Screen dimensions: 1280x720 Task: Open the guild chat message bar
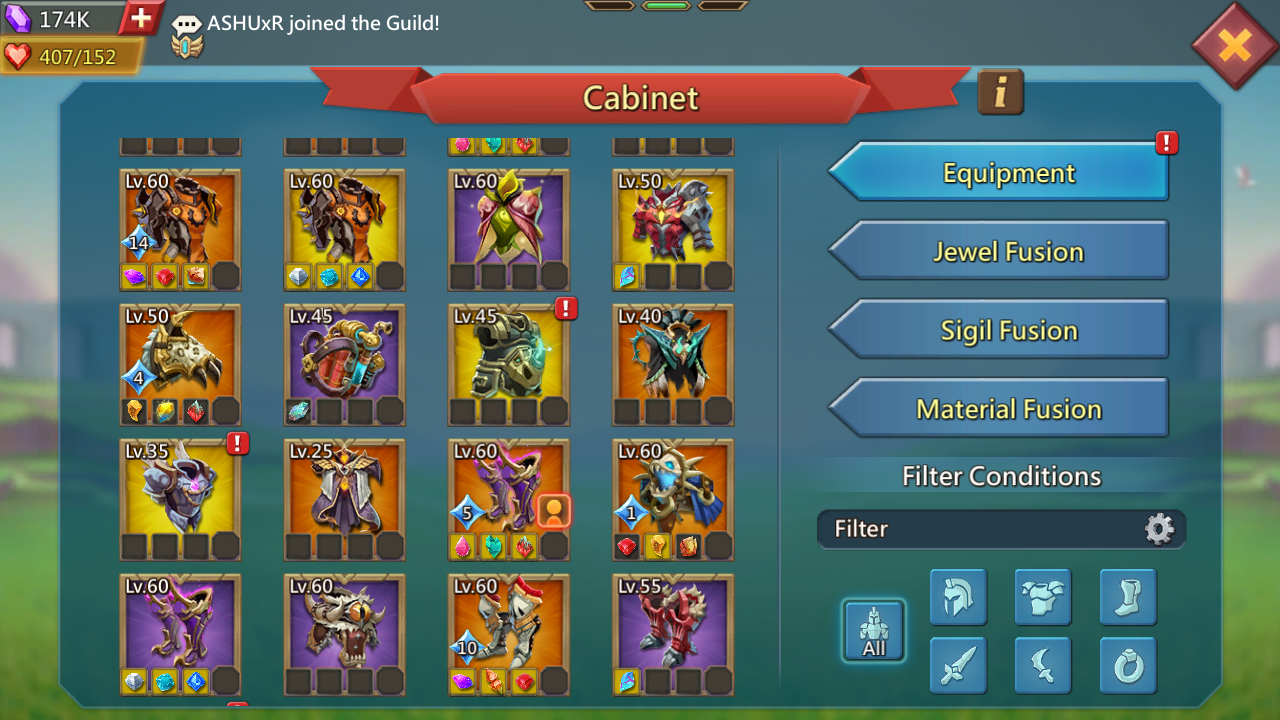tap(322, 23)
